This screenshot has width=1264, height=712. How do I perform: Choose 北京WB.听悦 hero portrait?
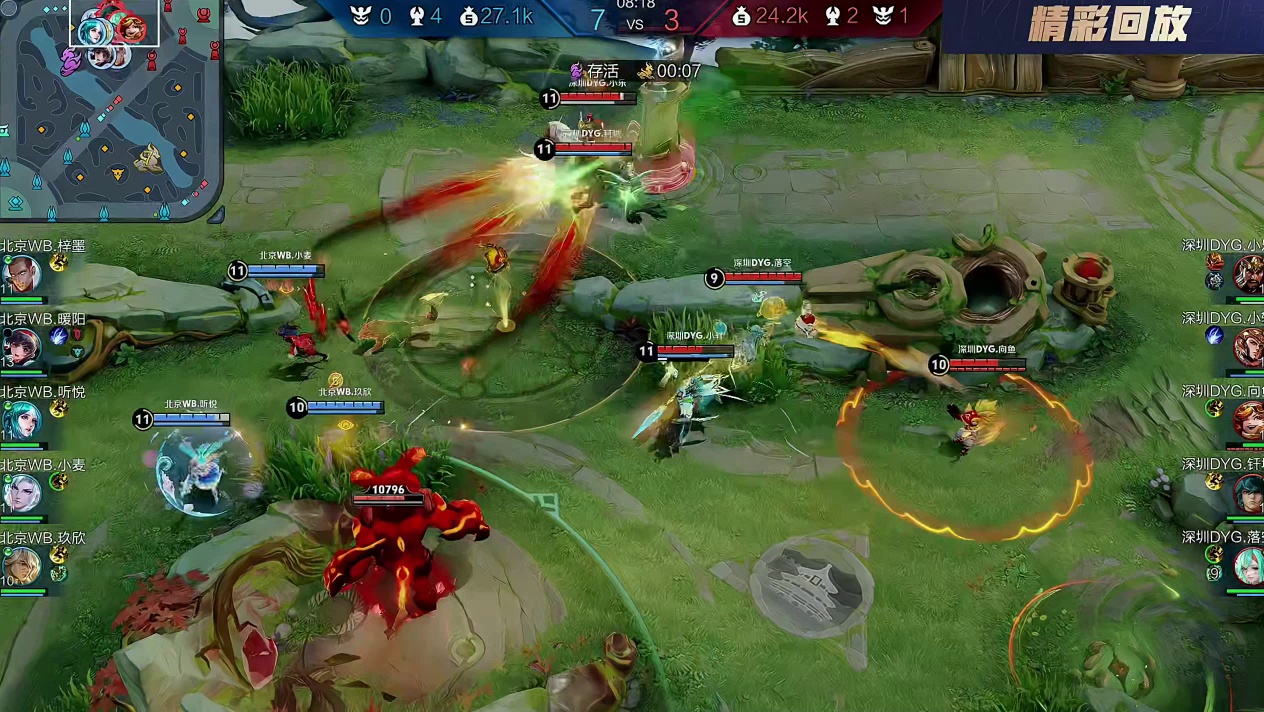click(x=20, y=420)
